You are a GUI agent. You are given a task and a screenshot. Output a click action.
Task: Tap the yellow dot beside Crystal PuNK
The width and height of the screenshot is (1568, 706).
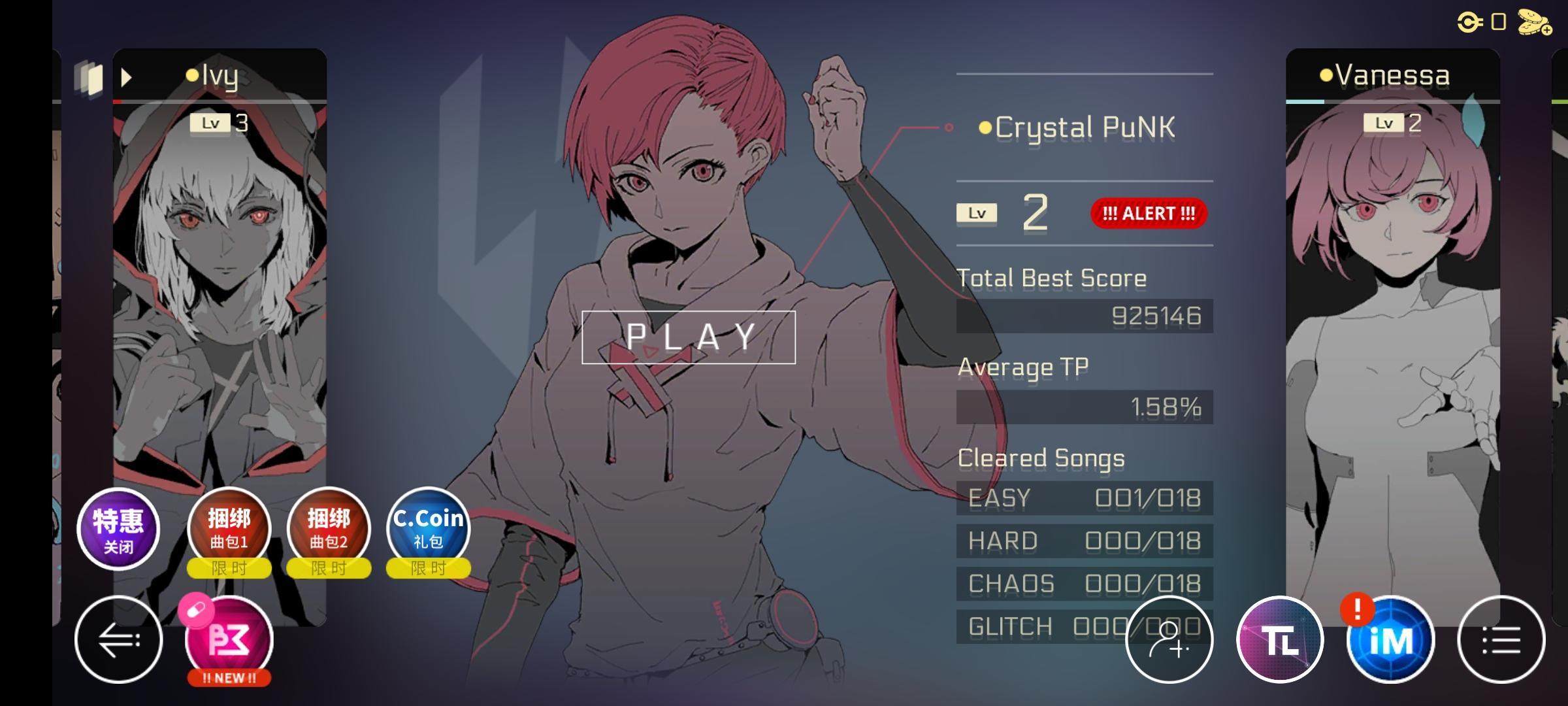pyautogui.click(x=987, y=128)
